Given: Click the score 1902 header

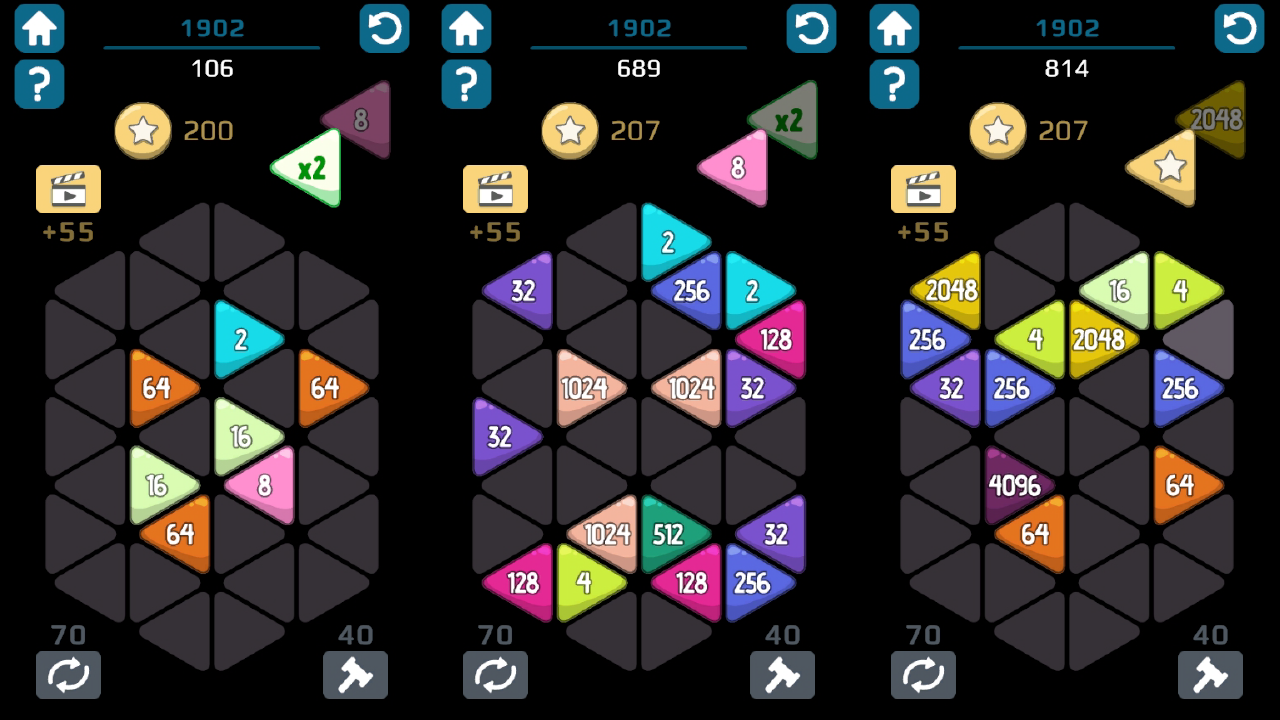Looking at the screenshot, I should pos(210,28).
